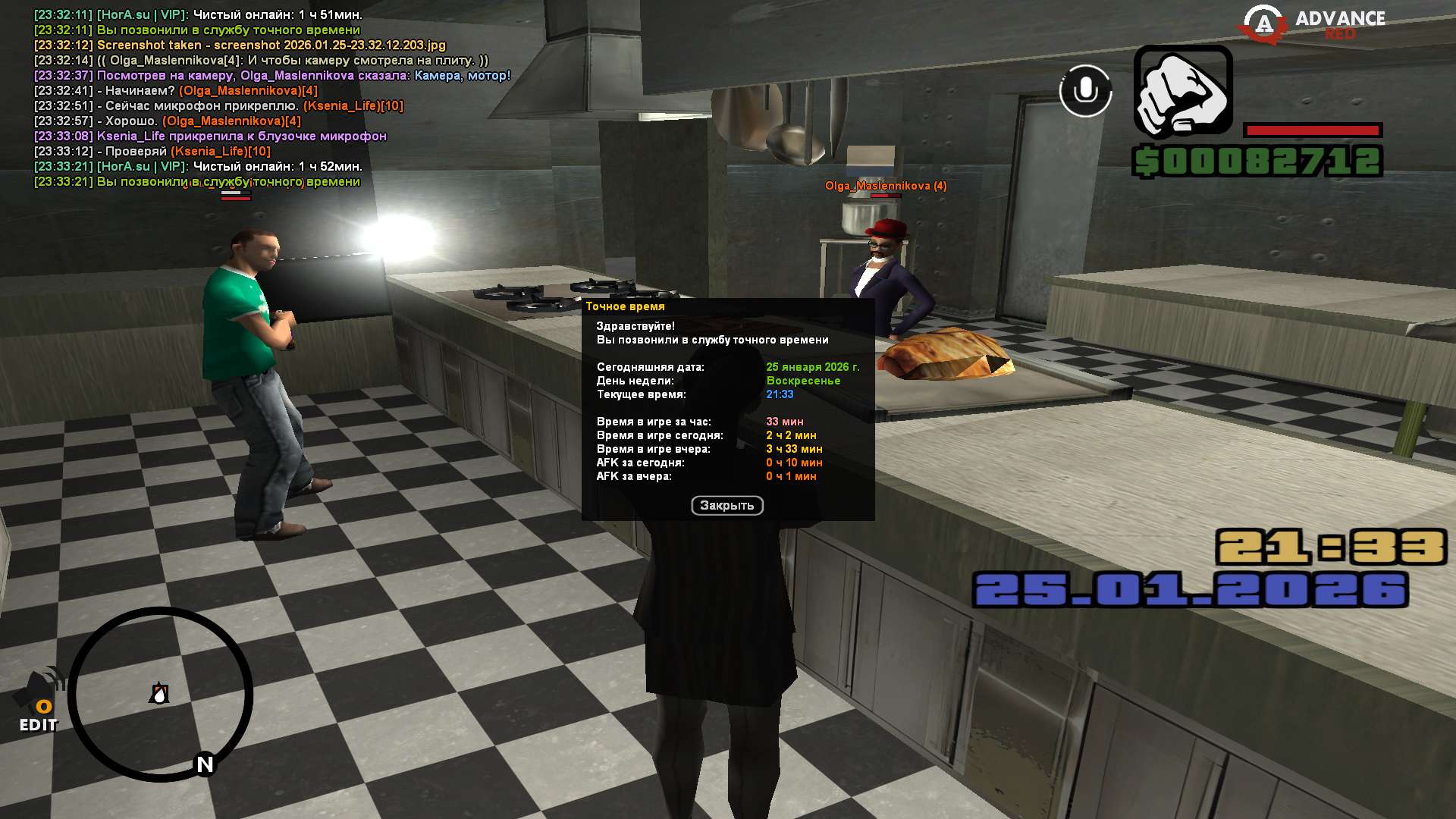
Task: Close the Точное время dialog
Action: click(726, 506)
